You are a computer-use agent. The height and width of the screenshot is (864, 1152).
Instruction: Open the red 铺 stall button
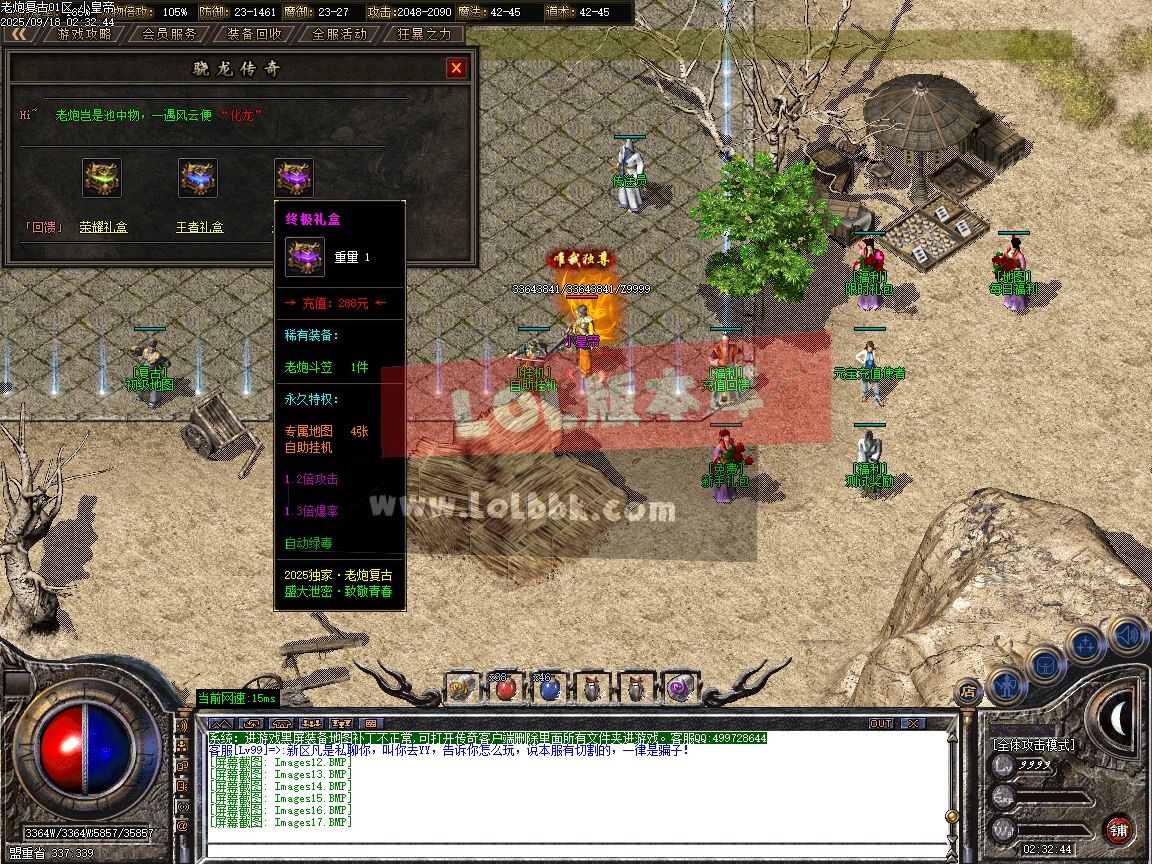[x=1118, y=829]
